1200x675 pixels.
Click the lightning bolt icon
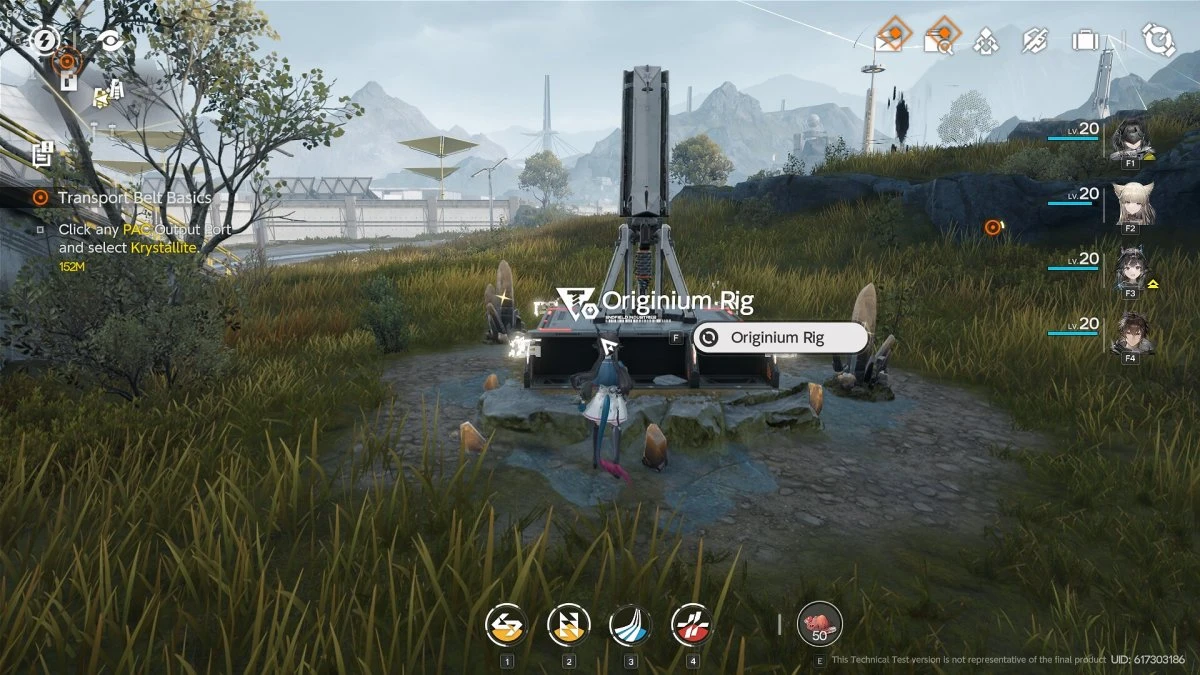(44, 40)
